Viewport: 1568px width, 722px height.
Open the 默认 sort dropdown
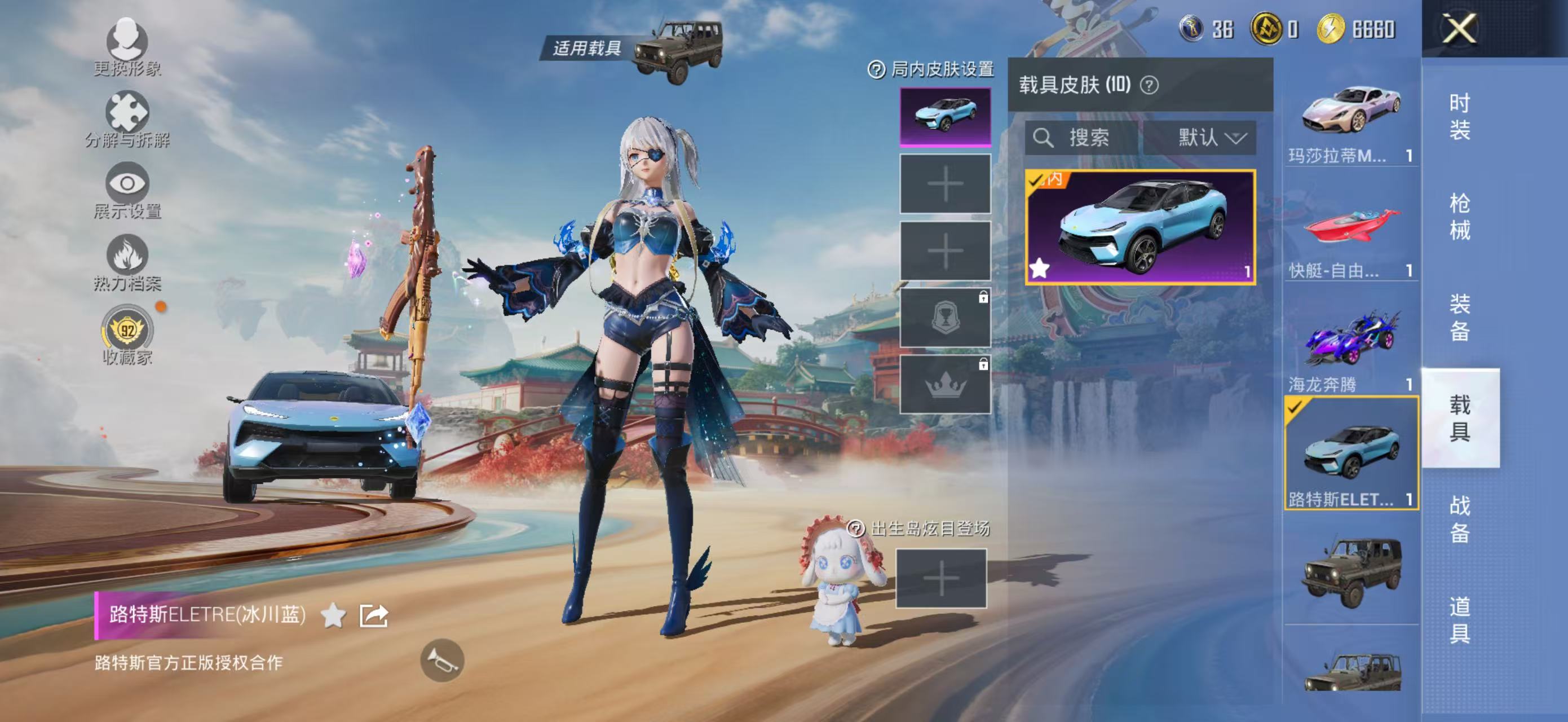(x=1209, y=138)
